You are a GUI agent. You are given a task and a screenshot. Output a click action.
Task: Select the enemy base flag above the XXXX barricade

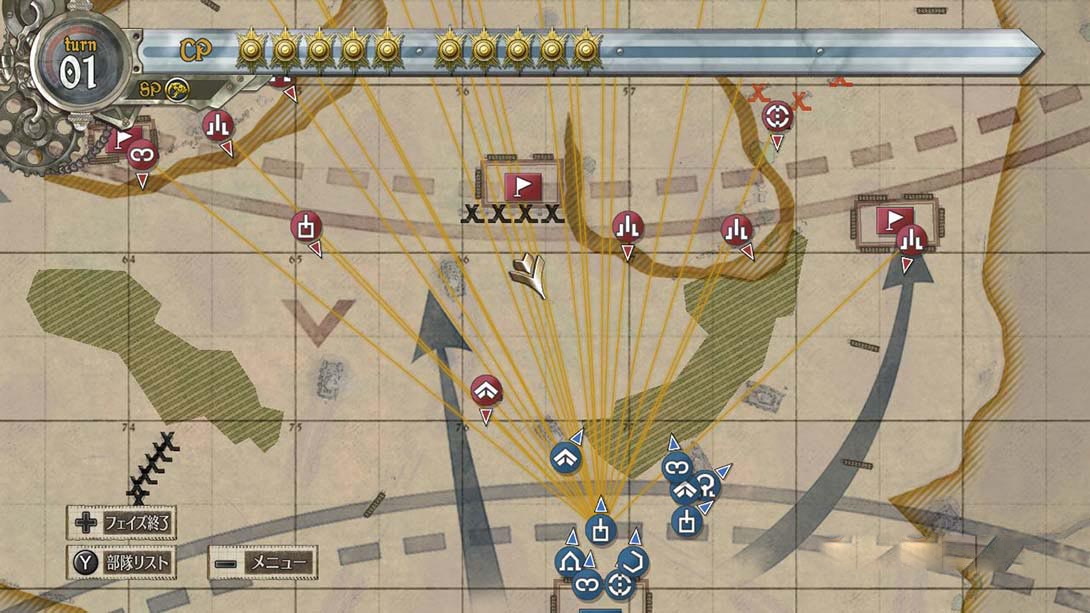coord(523,186)
